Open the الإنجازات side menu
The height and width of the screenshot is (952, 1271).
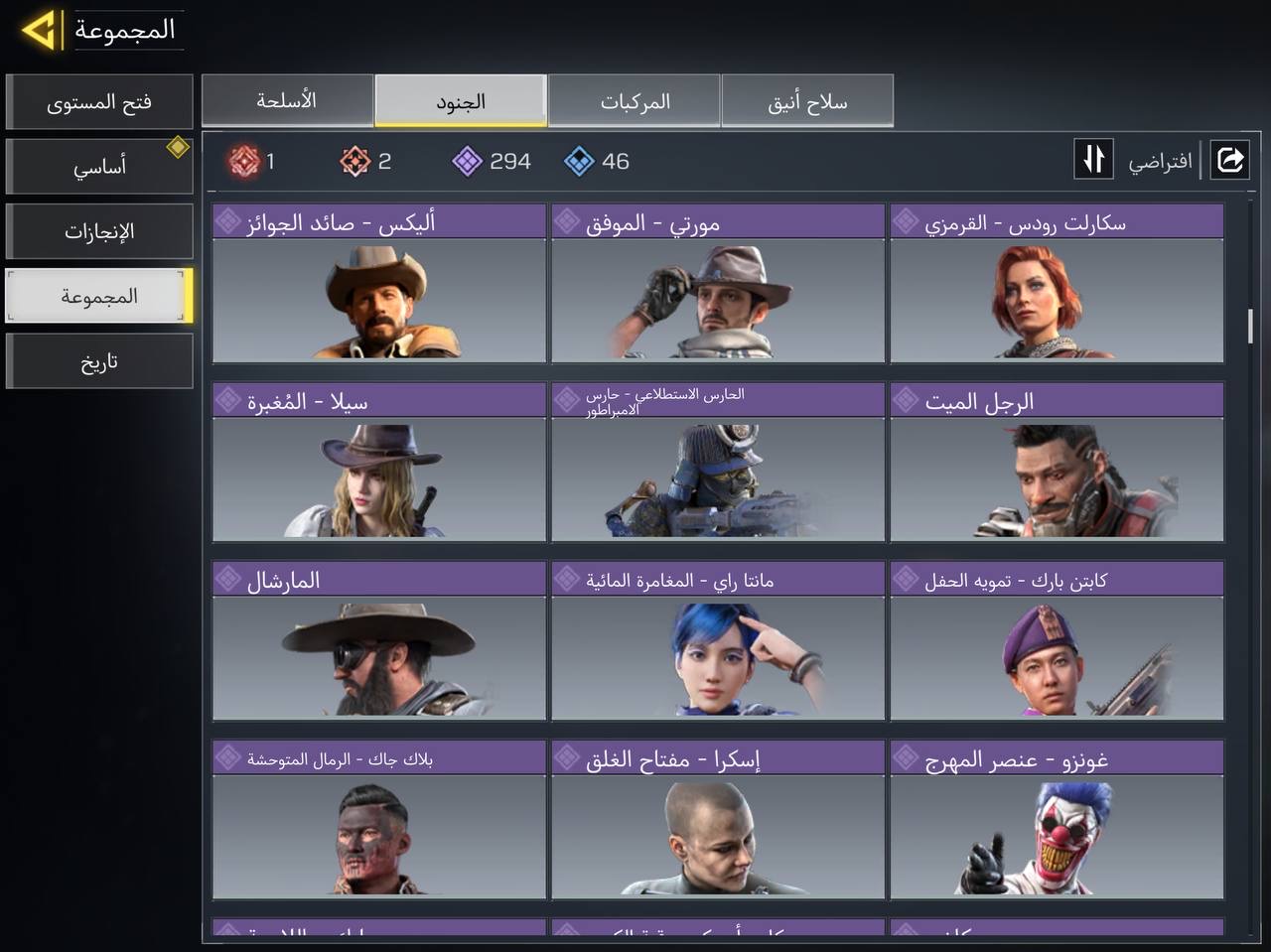pyautogui.click(x=99, y=231)
